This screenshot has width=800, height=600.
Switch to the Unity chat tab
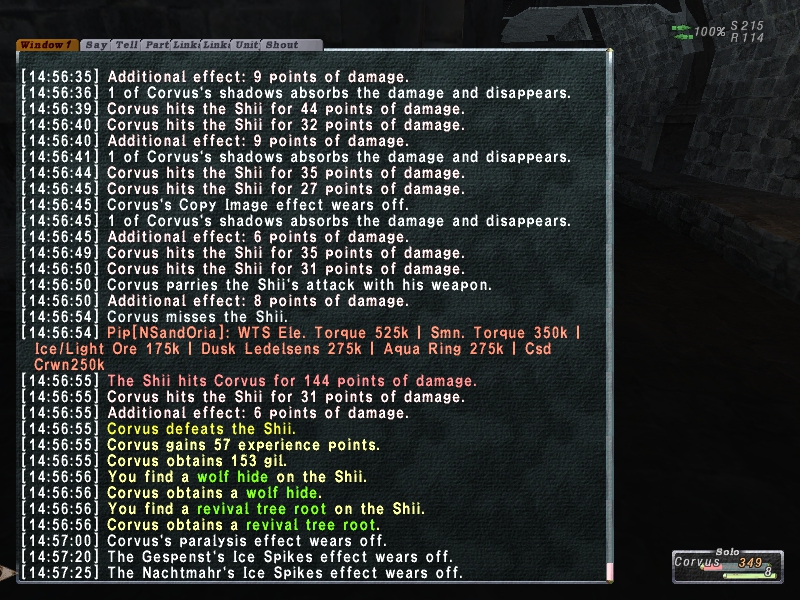(x=246, y=45)
